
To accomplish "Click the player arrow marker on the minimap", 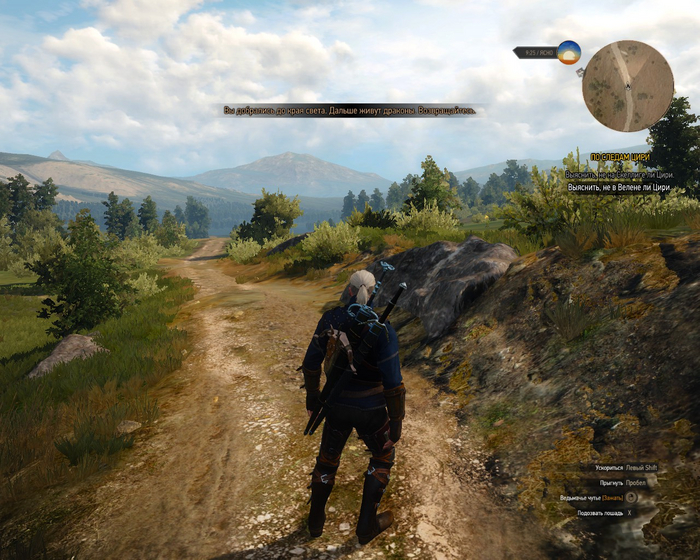I will coord(628,87).
